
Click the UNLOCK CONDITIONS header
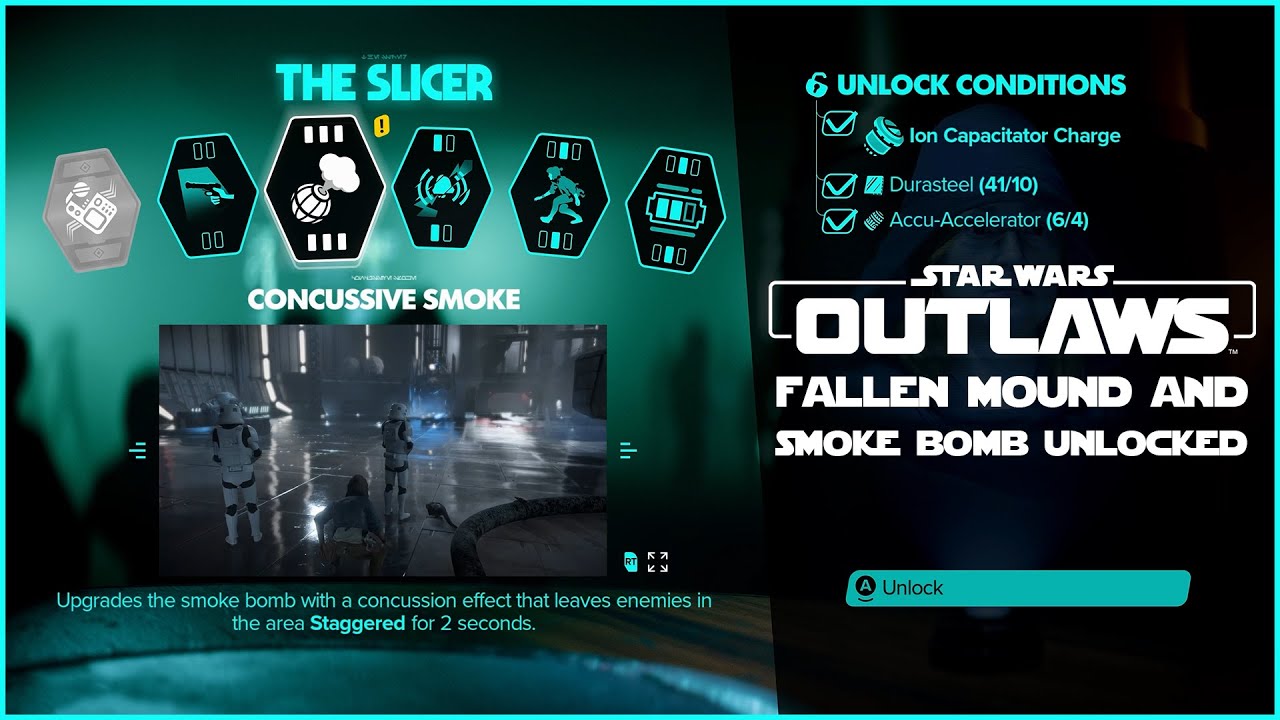(967, 85)
